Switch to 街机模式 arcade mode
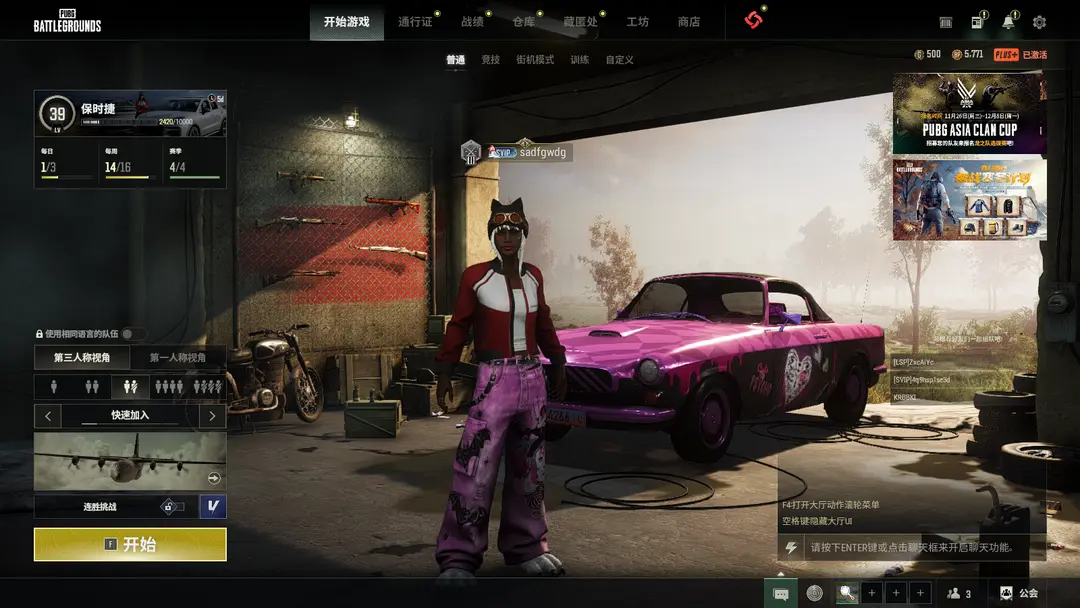 [535, 60]
